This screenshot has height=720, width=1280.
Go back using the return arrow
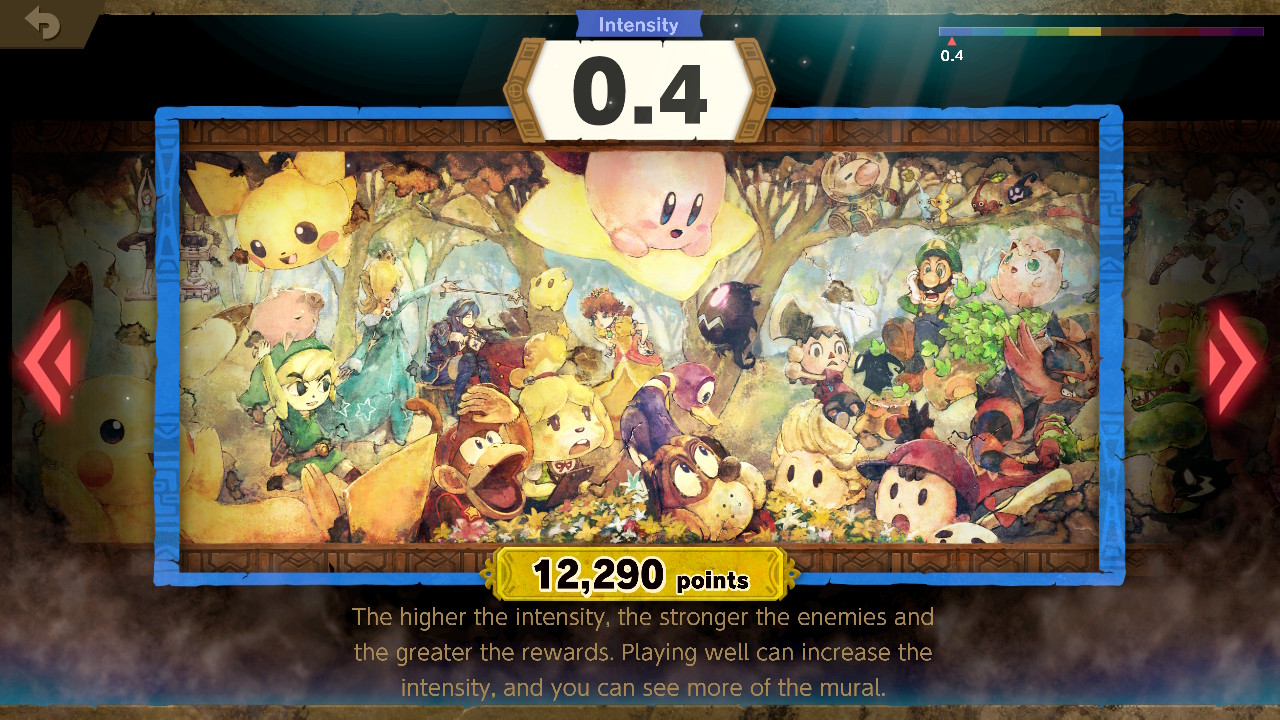[x=42, y=22]
